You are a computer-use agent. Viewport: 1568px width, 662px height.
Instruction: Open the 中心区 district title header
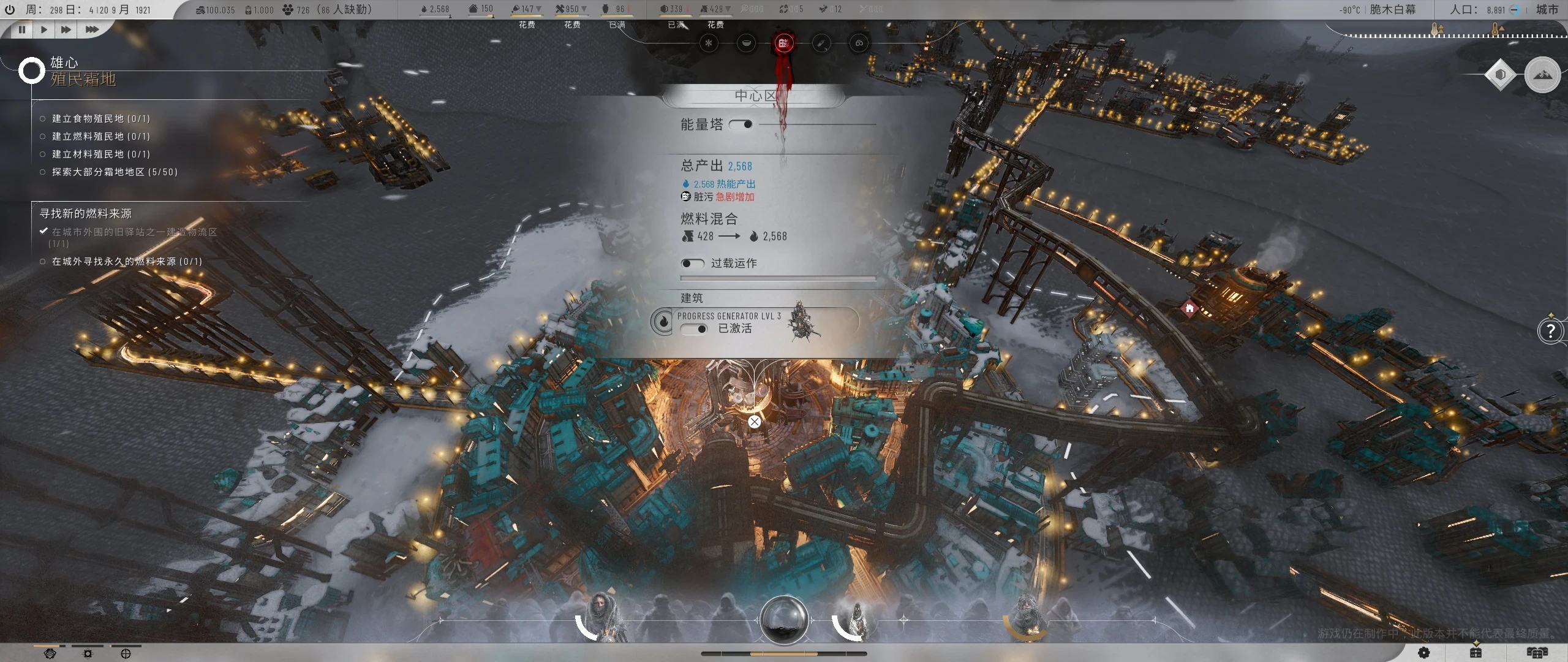point(753,96)
